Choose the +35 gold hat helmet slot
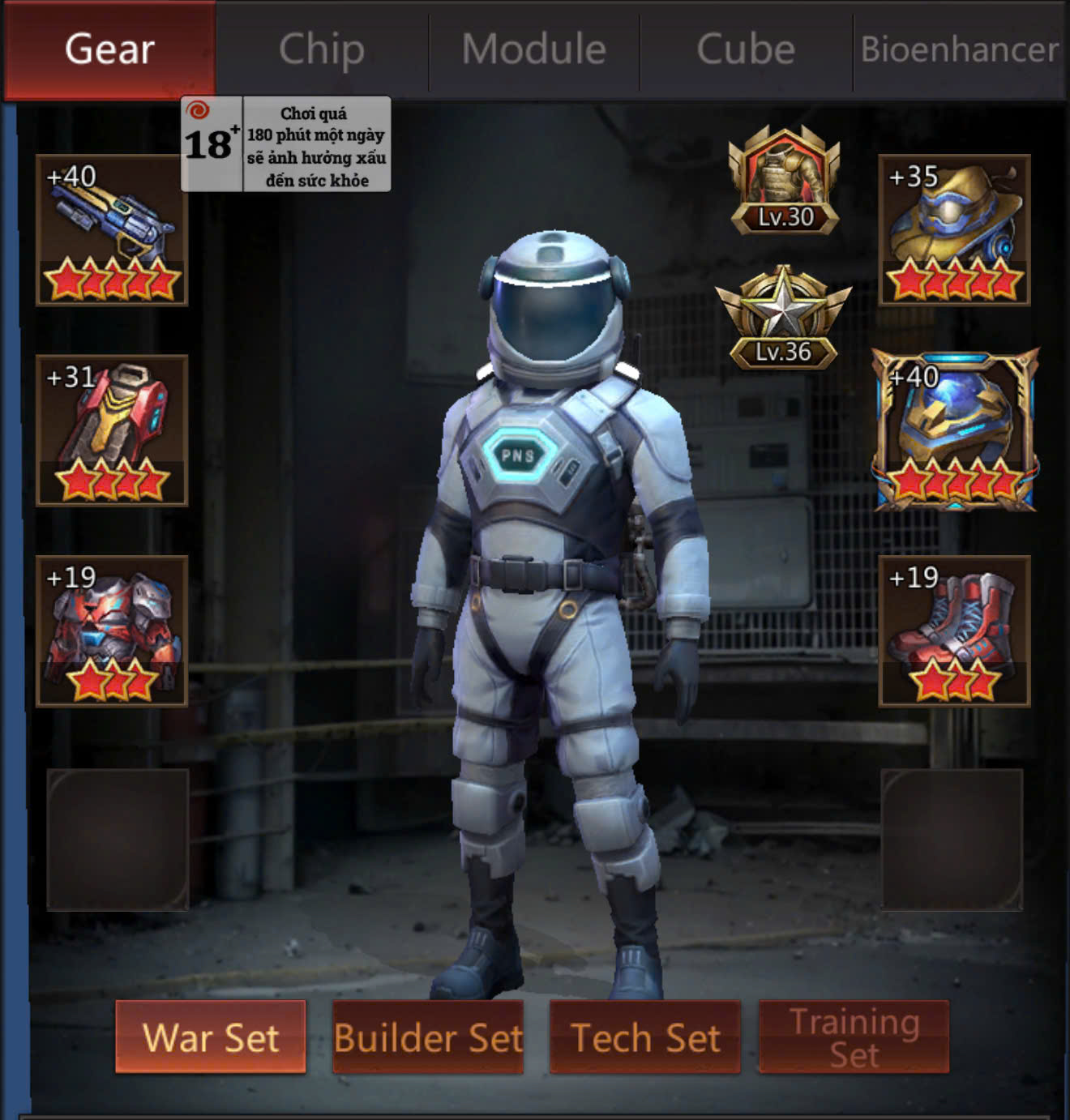Screen dimensions: 1070x1120 point(954,230)
